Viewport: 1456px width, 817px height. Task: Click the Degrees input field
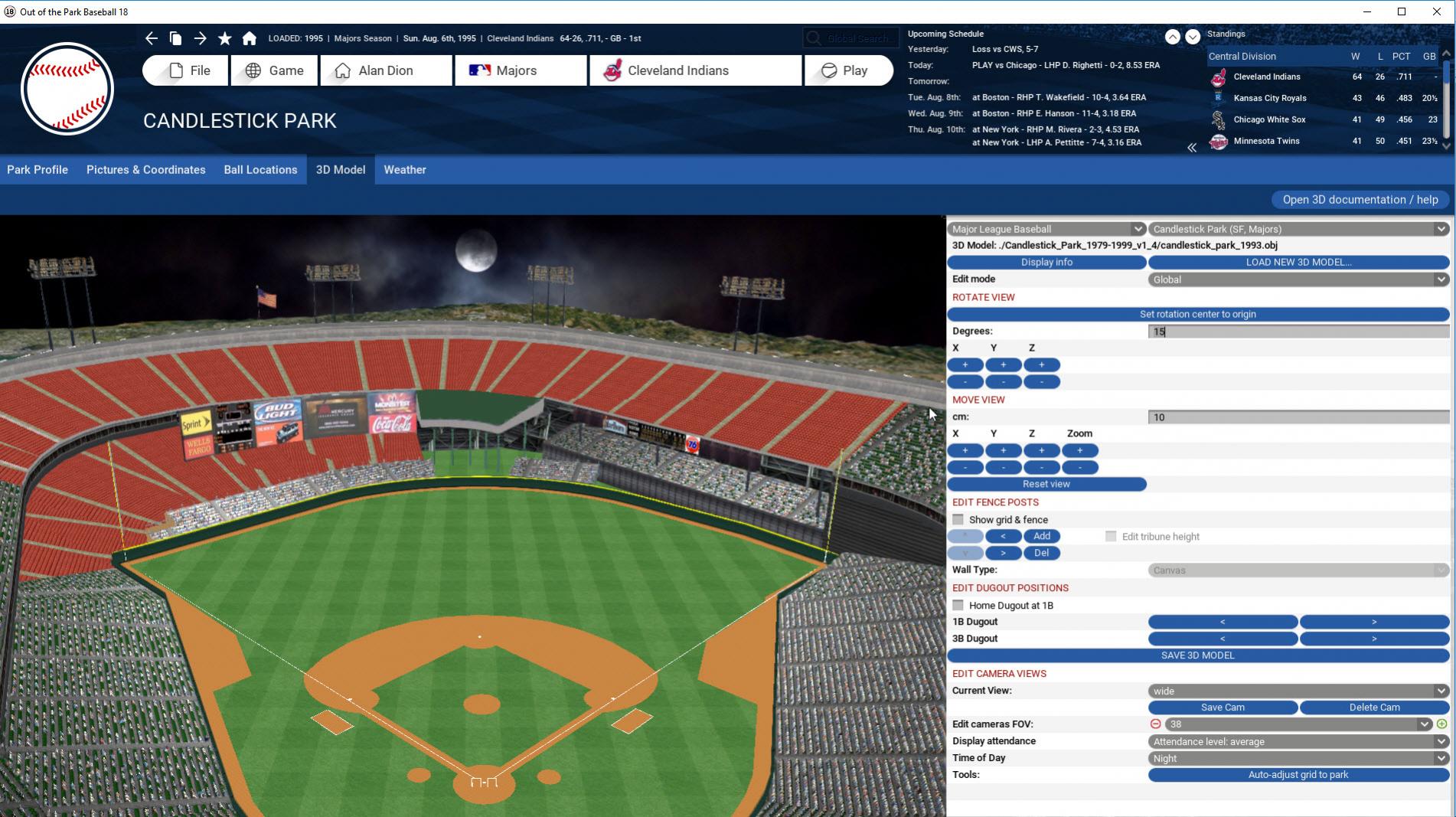[x=1298, y=332]
